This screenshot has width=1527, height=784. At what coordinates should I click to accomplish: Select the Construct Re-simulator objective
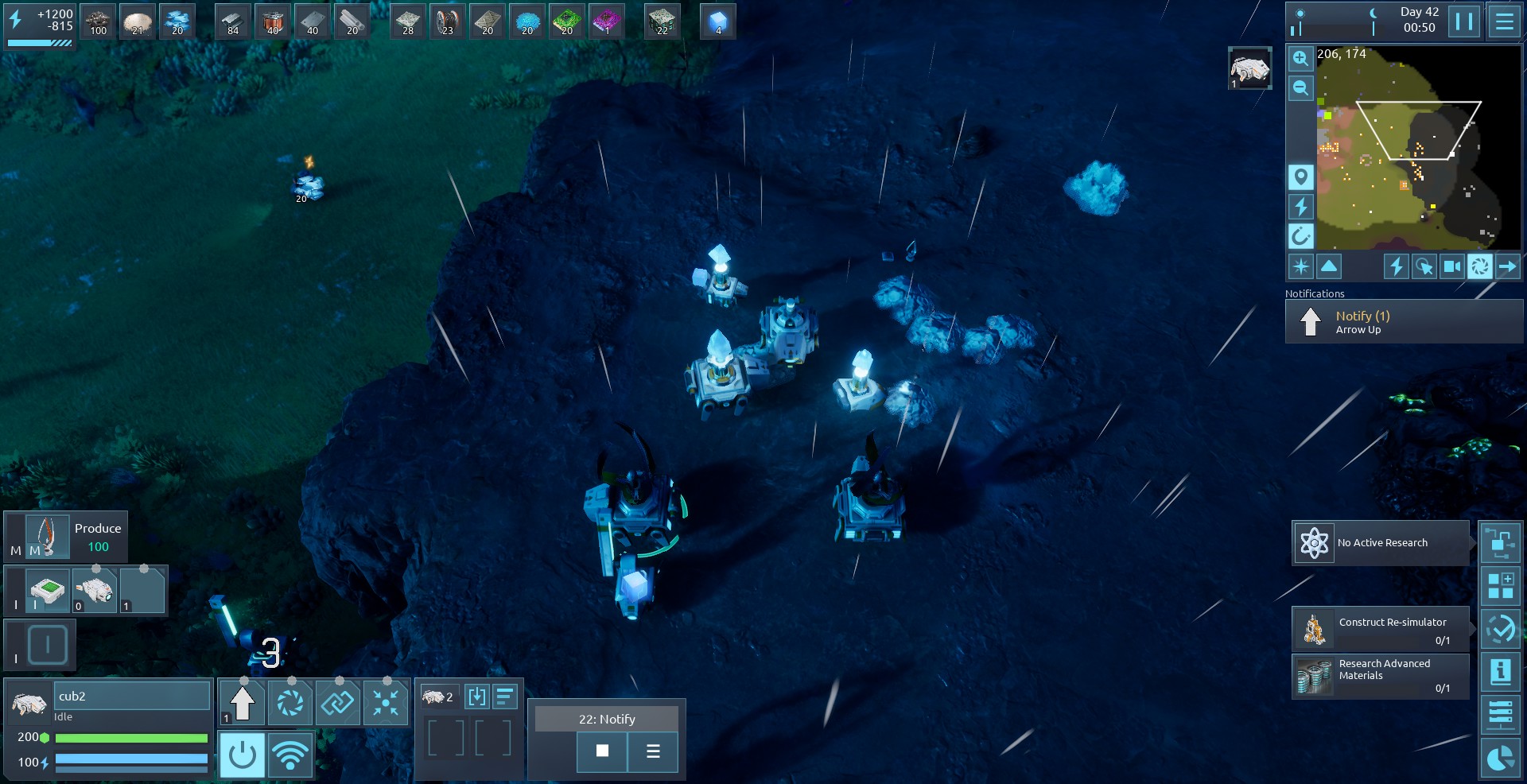[1381, 629]
